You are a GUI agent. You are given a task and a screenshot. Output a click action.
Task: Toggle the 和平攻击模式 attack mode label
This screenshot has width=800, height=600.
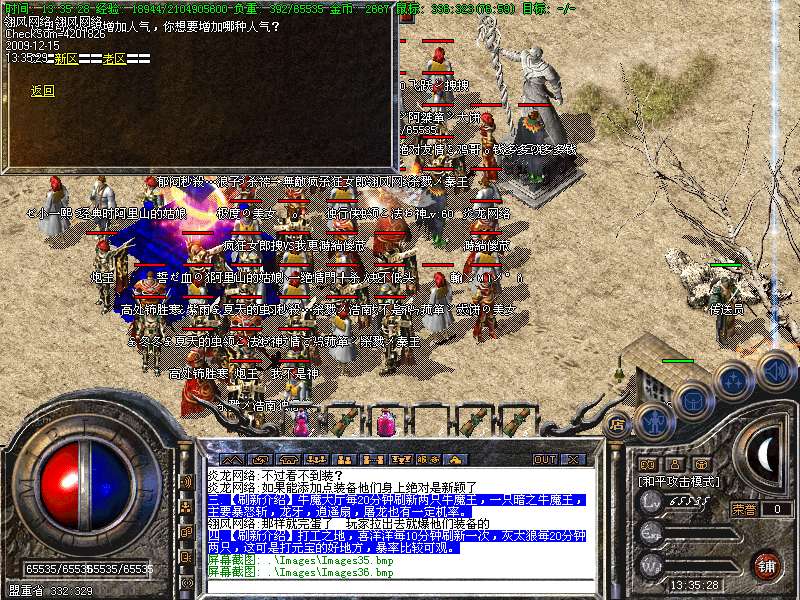(x=680, y=481)
